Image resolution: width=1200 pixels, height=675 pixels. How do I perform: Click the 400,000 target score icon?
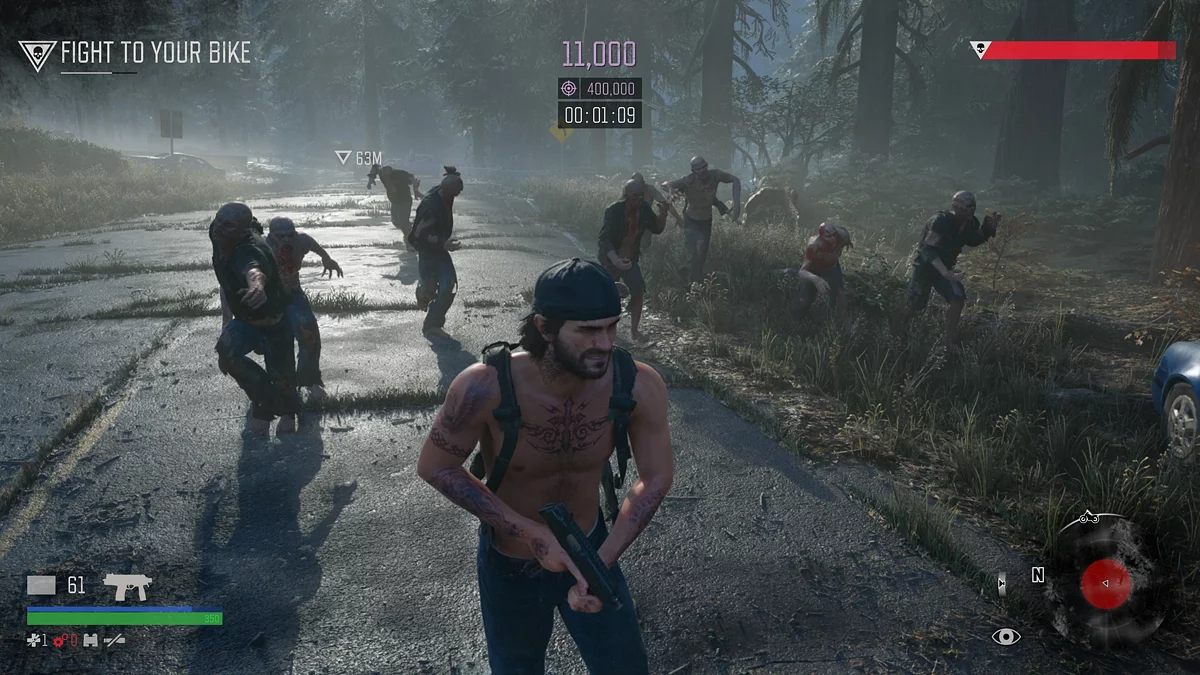(570, 88)
